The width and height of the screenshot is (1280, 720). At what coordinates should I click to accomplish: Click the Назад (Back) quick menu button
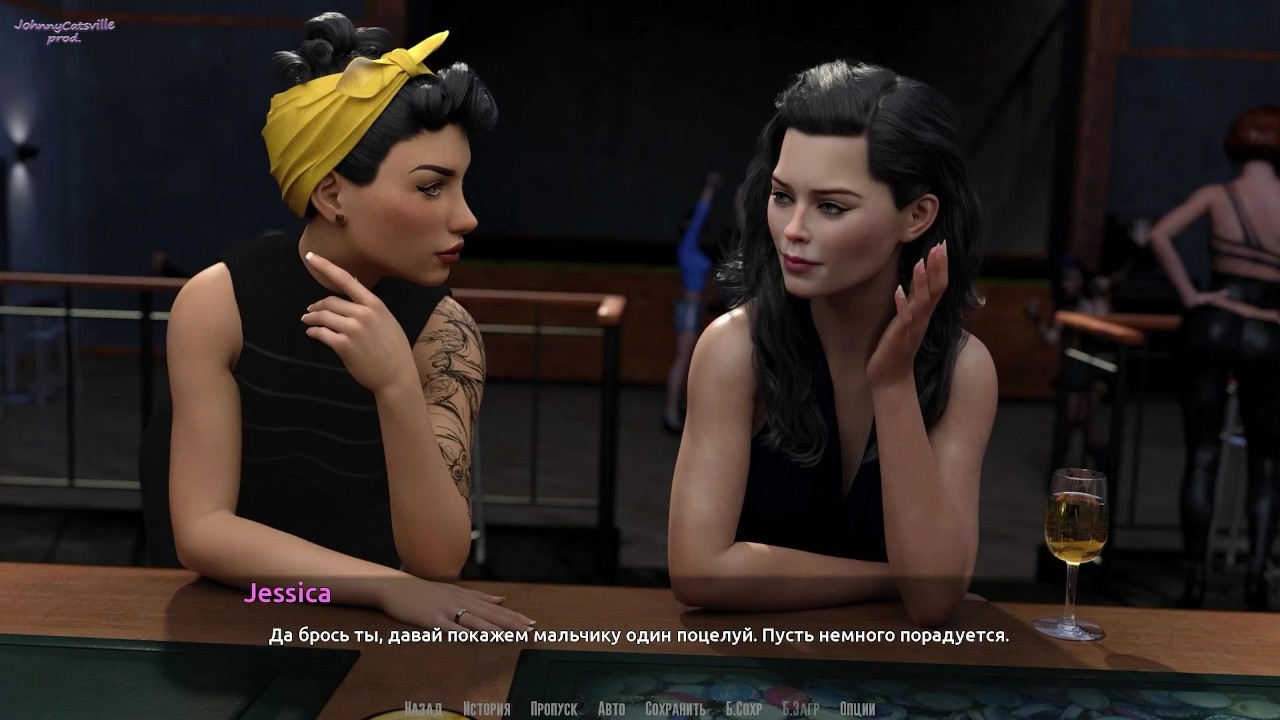(x=423, y=709)
